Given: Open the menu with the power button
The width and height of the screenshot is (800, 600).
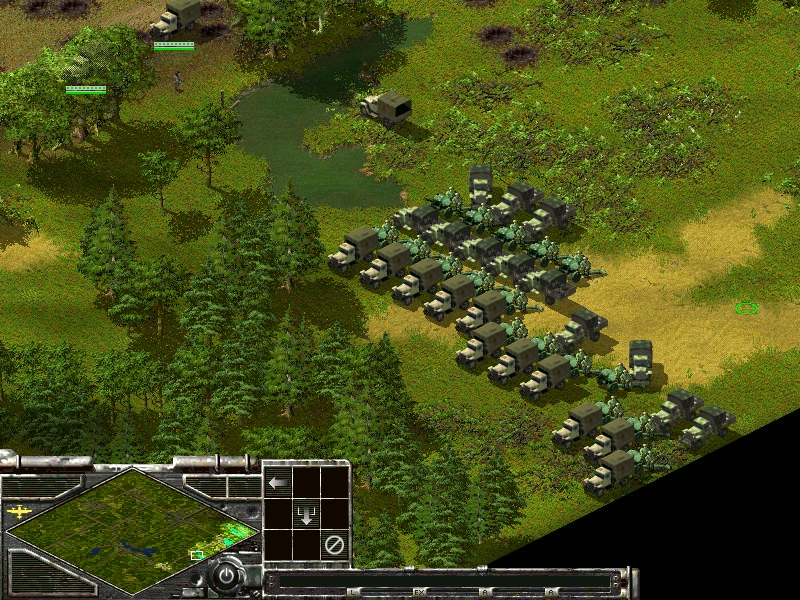Looking at the screenshot, I should point(228,577).
